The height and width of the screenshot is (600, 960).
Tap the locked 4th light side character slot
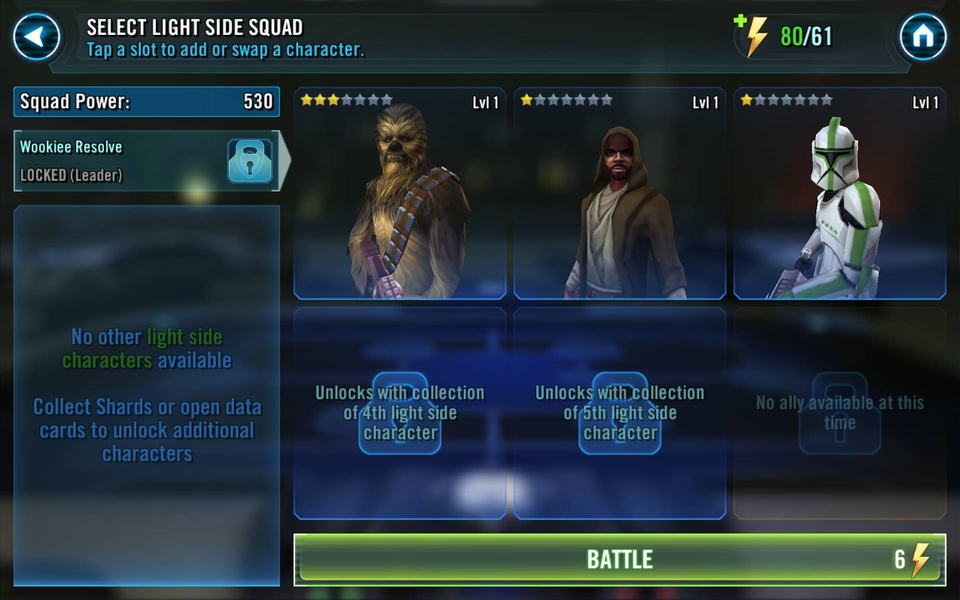(400, 413)
